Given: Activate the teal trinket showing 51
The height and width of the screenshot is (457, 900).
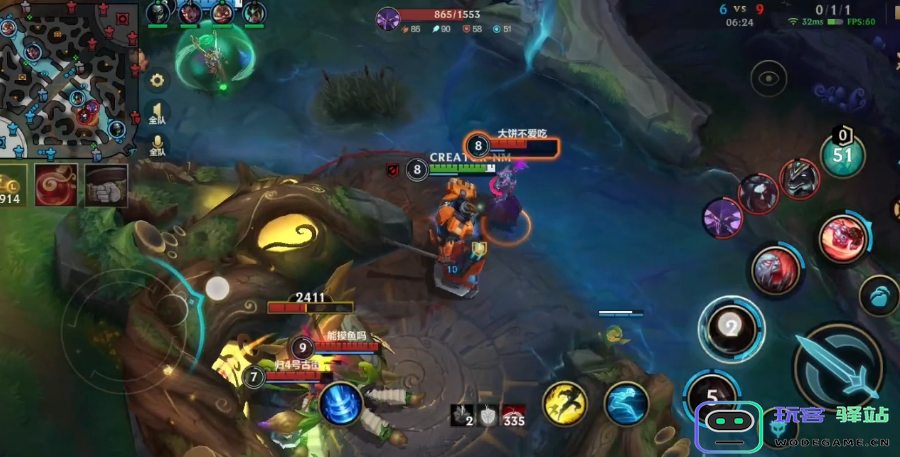Looking at the screenshot, I should tap(842, 153).
